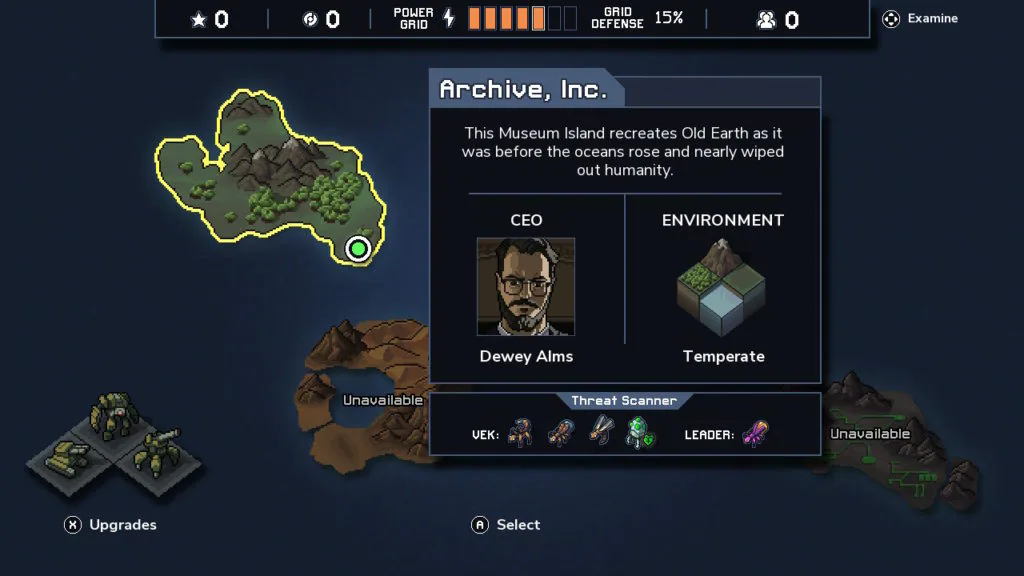This screenshot has width=1024, height=576.
Task: Examine the purple Leader Vek icon
Action: pyautogui.click(x=756, y=434)
